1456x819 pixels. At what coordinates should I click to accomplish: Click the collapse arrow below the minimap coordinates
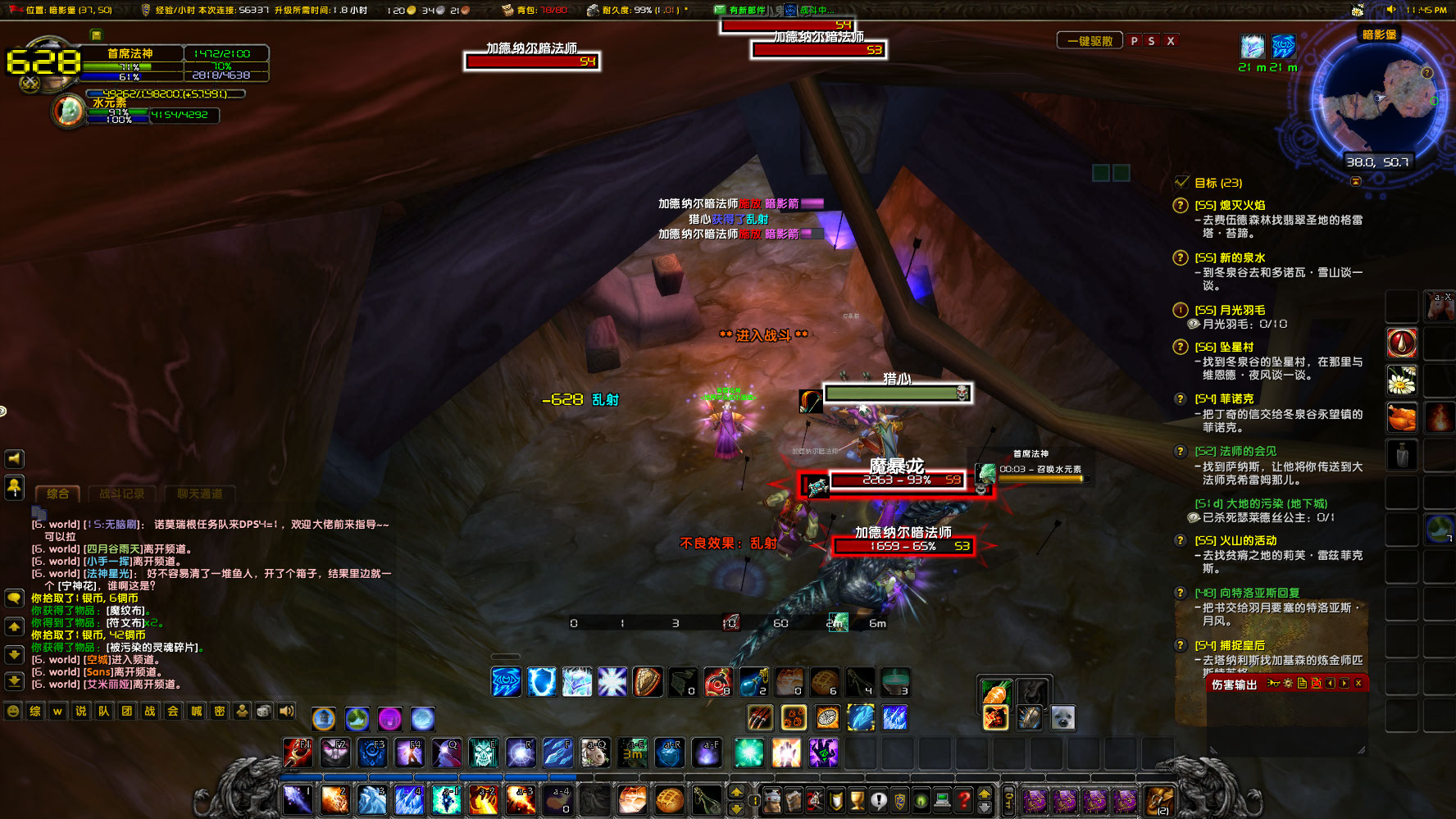(1356, 182)
